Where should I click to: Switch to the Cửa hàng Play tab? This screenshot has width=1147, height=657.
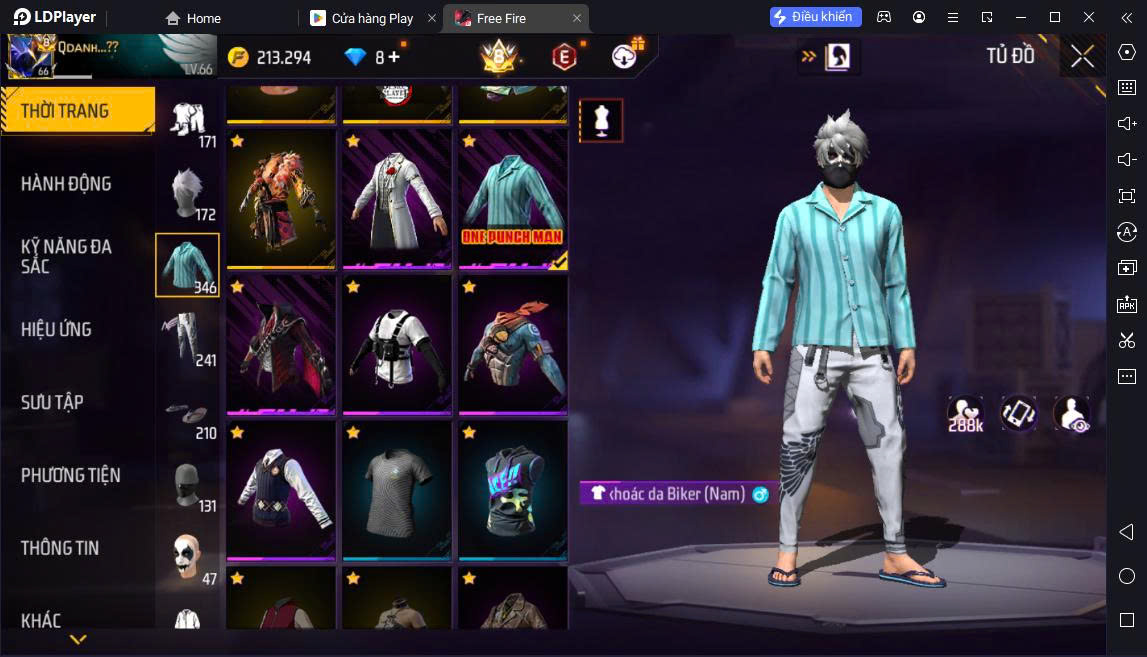[372, 18]
